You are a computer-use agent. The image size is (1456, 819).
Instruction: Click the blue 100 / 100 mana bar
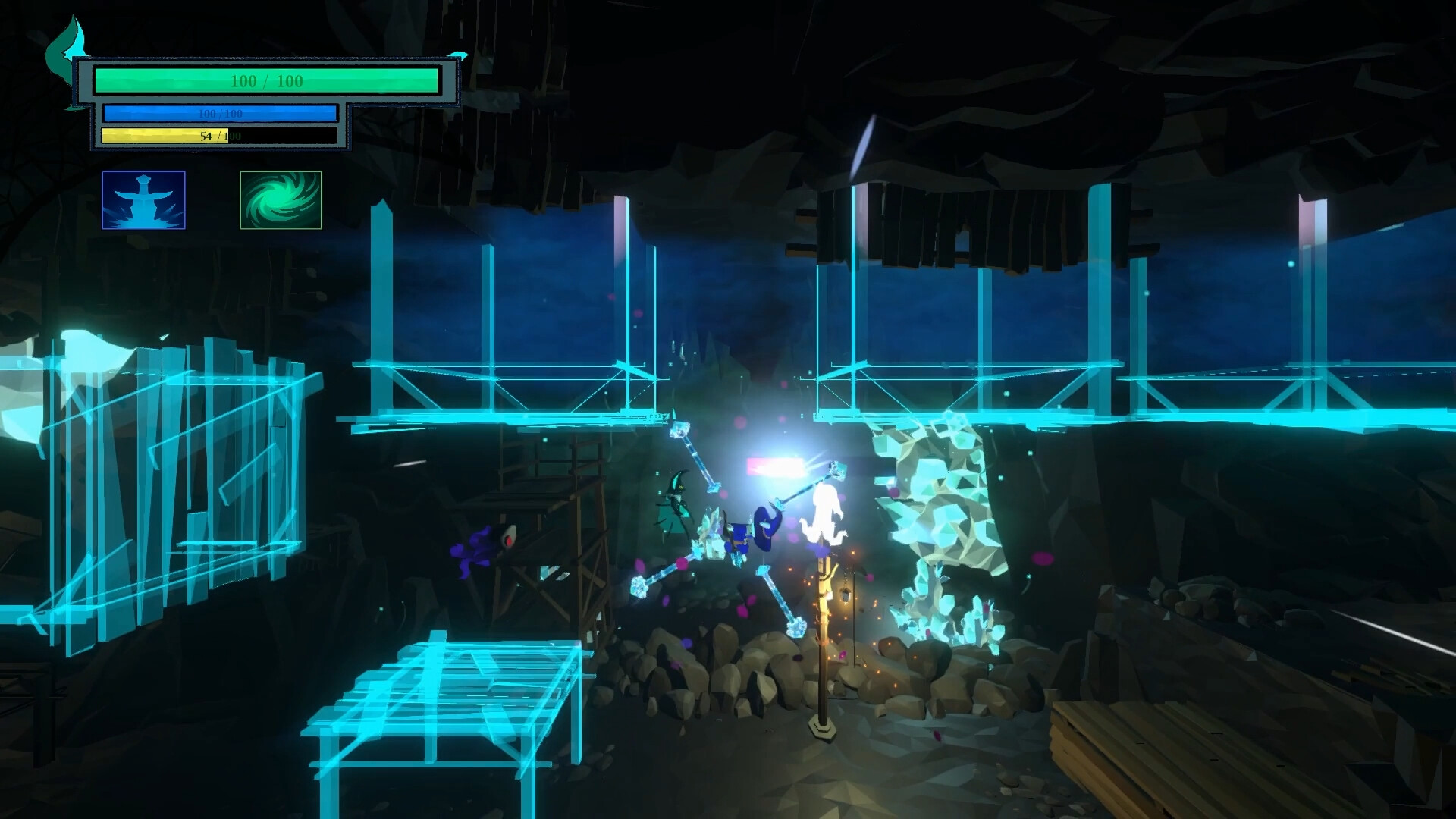[220, 114]
